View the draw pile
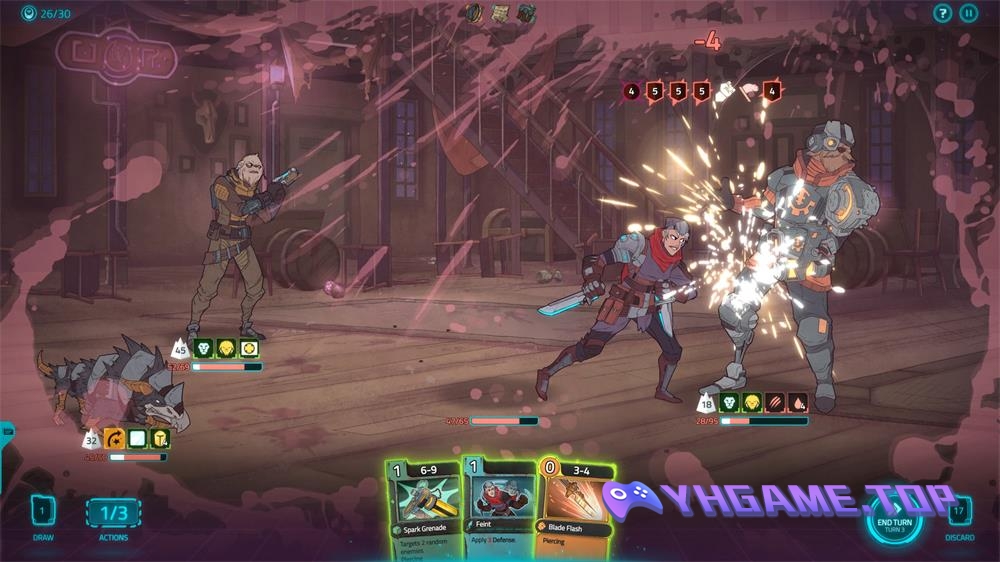Image resolution: width=1000 pixels, height=562 pixels. (x=42, y=512)
